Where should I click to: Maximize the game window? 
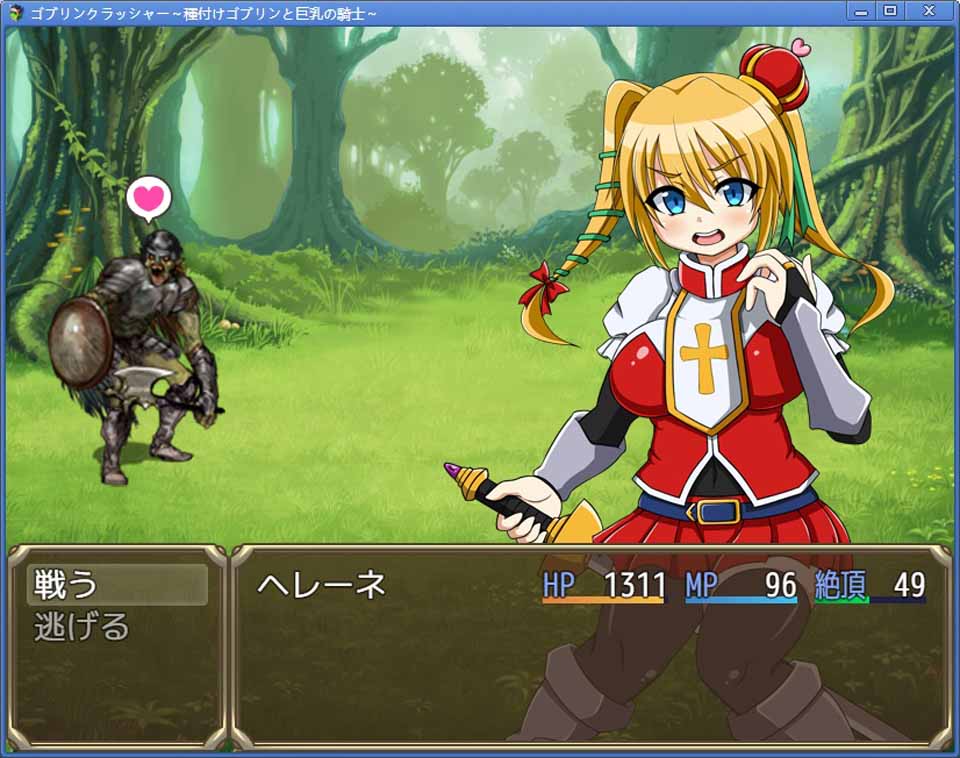click(889, 11)
